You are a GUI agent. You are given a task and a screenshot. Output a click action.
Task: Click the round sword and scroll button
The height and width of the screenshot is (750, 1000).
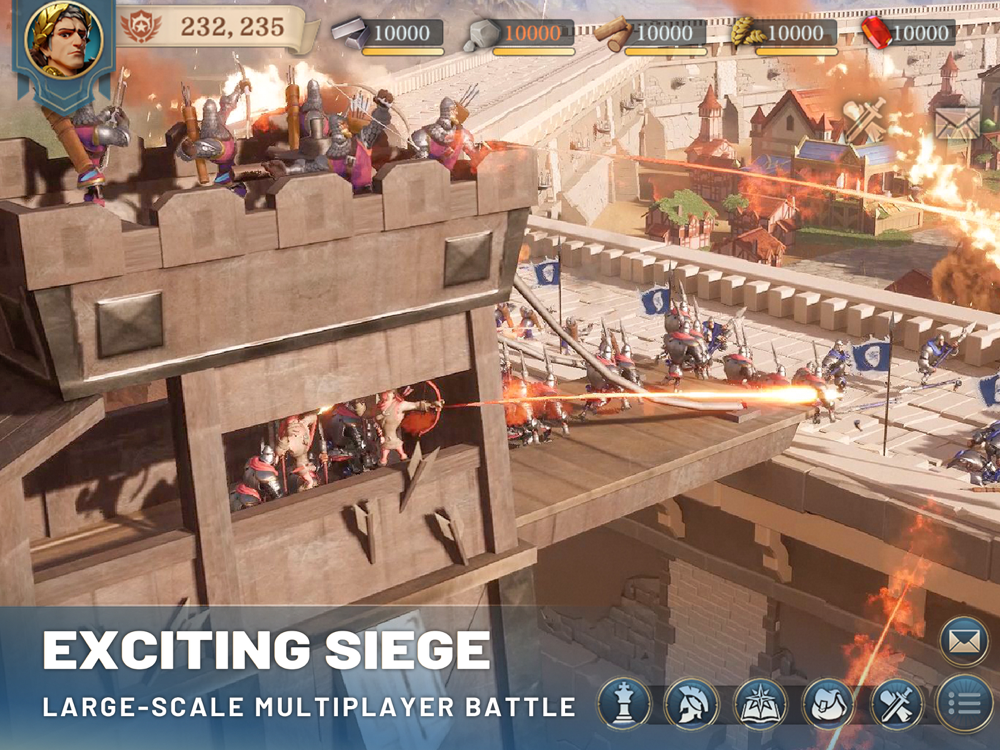click(896, 704)
